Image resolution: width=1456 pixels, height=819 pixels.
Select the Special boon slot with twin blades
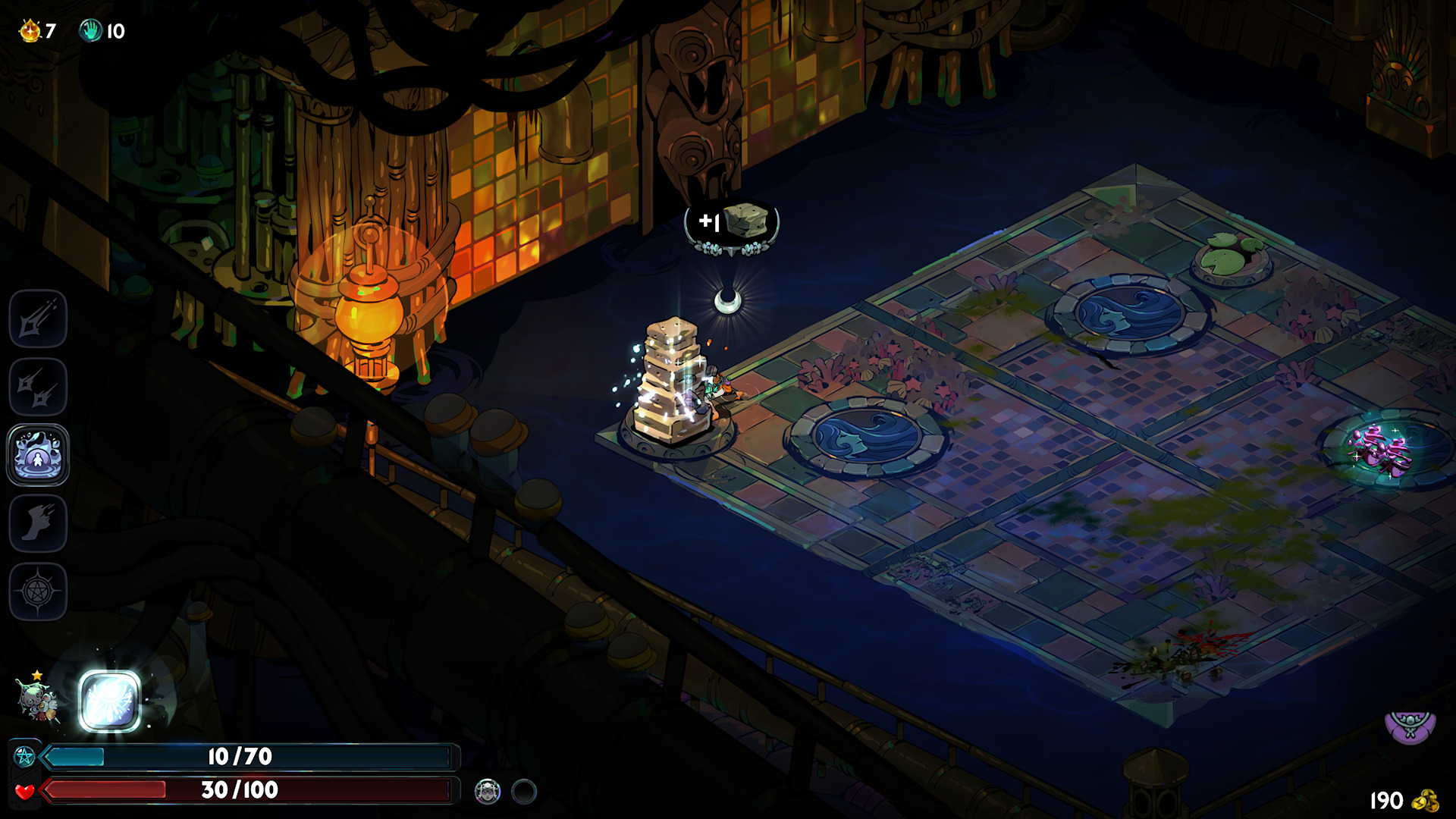coord(38,387)
